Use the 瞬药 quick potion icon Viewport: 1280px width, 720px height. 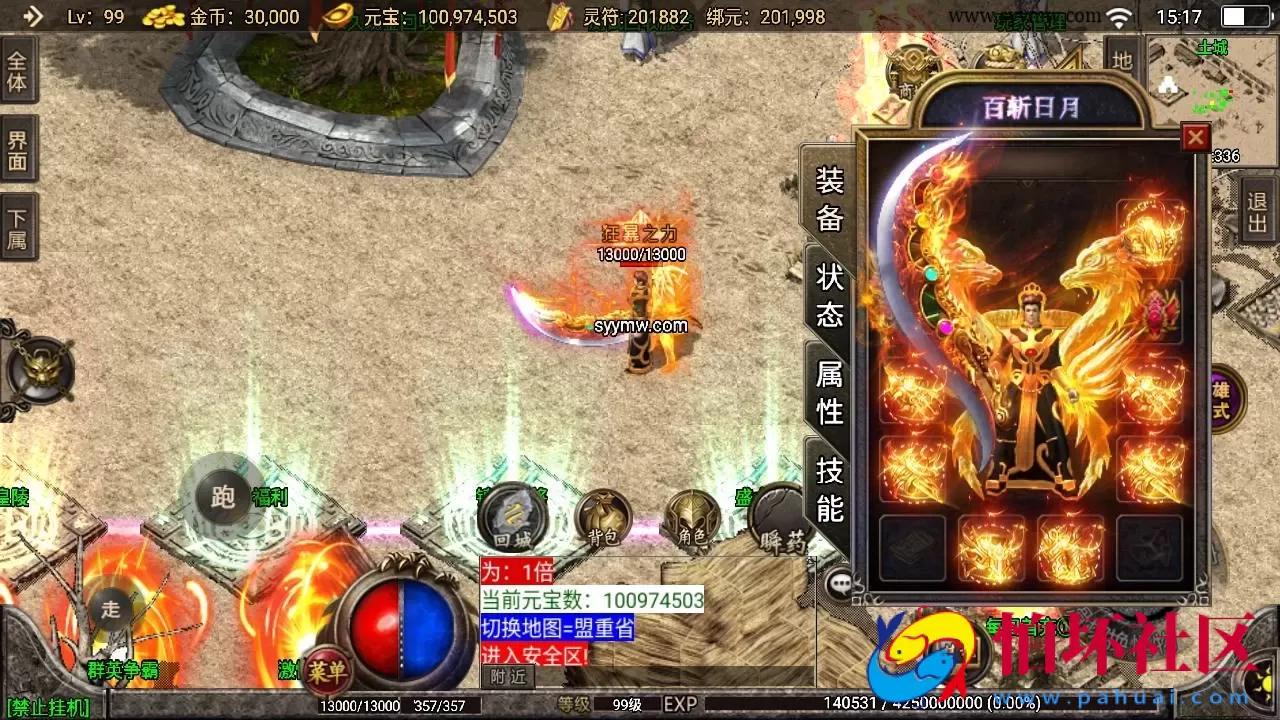point(781,518)
